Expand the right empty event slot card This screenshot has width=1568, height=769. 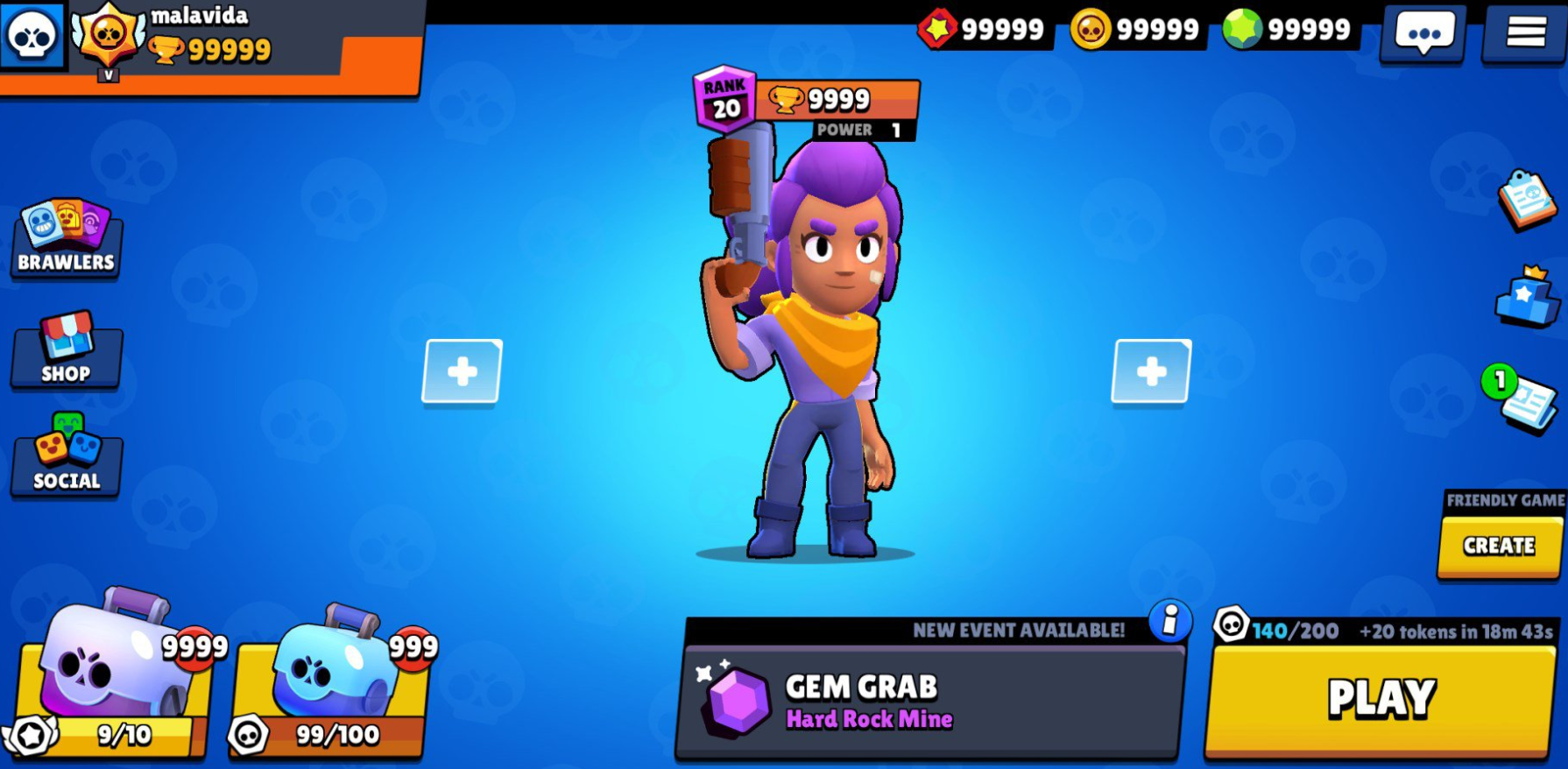click(x=1152, y=370)
